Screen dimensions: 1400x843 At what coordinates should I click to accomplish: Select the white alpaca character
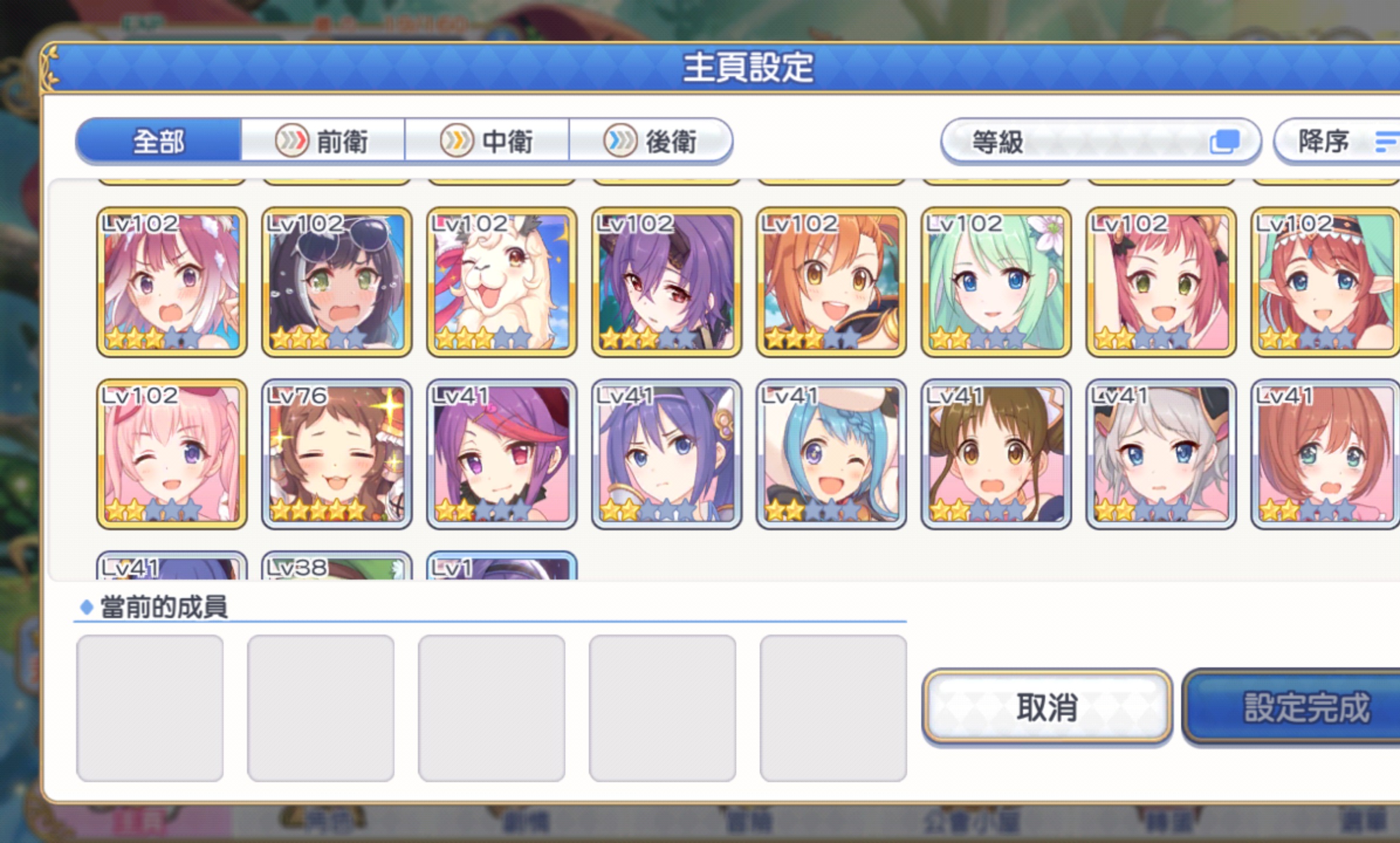502,282
